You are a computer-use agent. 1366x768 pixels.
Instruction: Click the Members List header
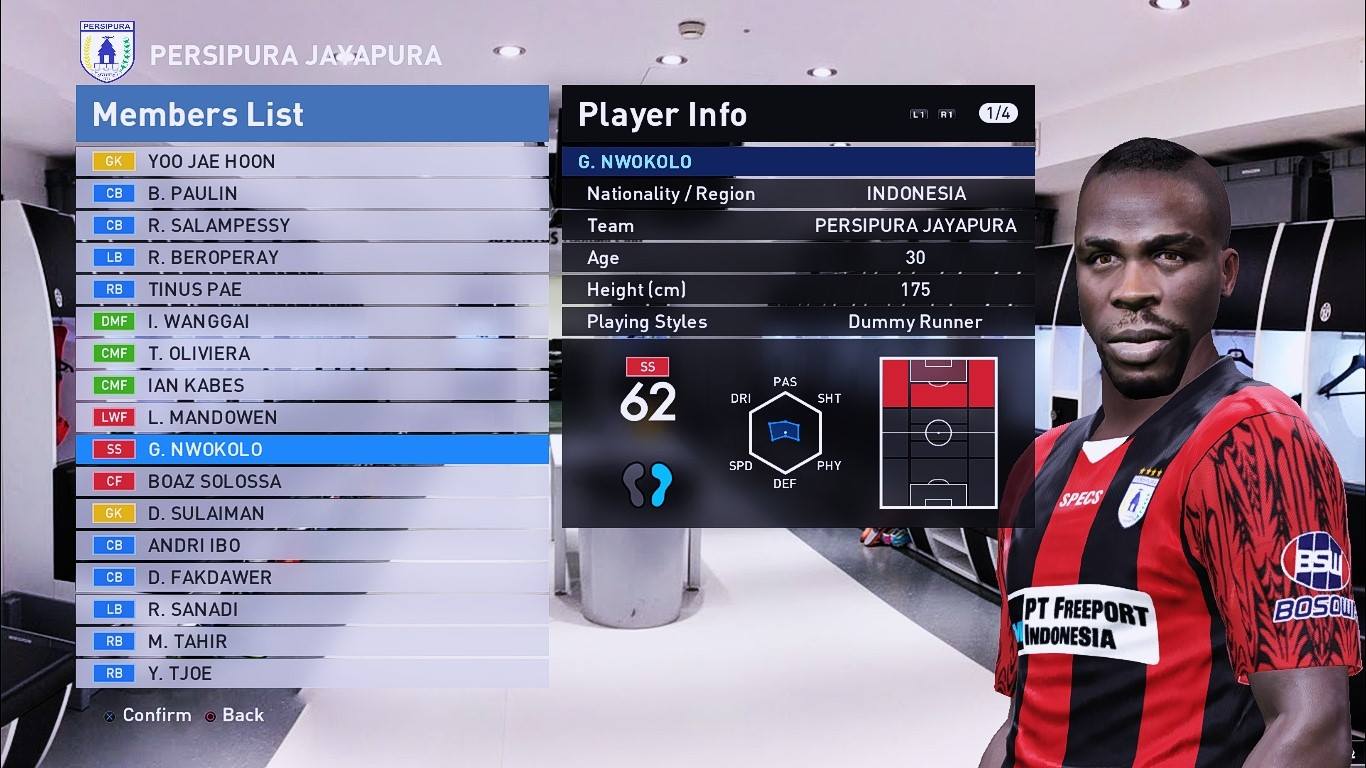[198, 114]
